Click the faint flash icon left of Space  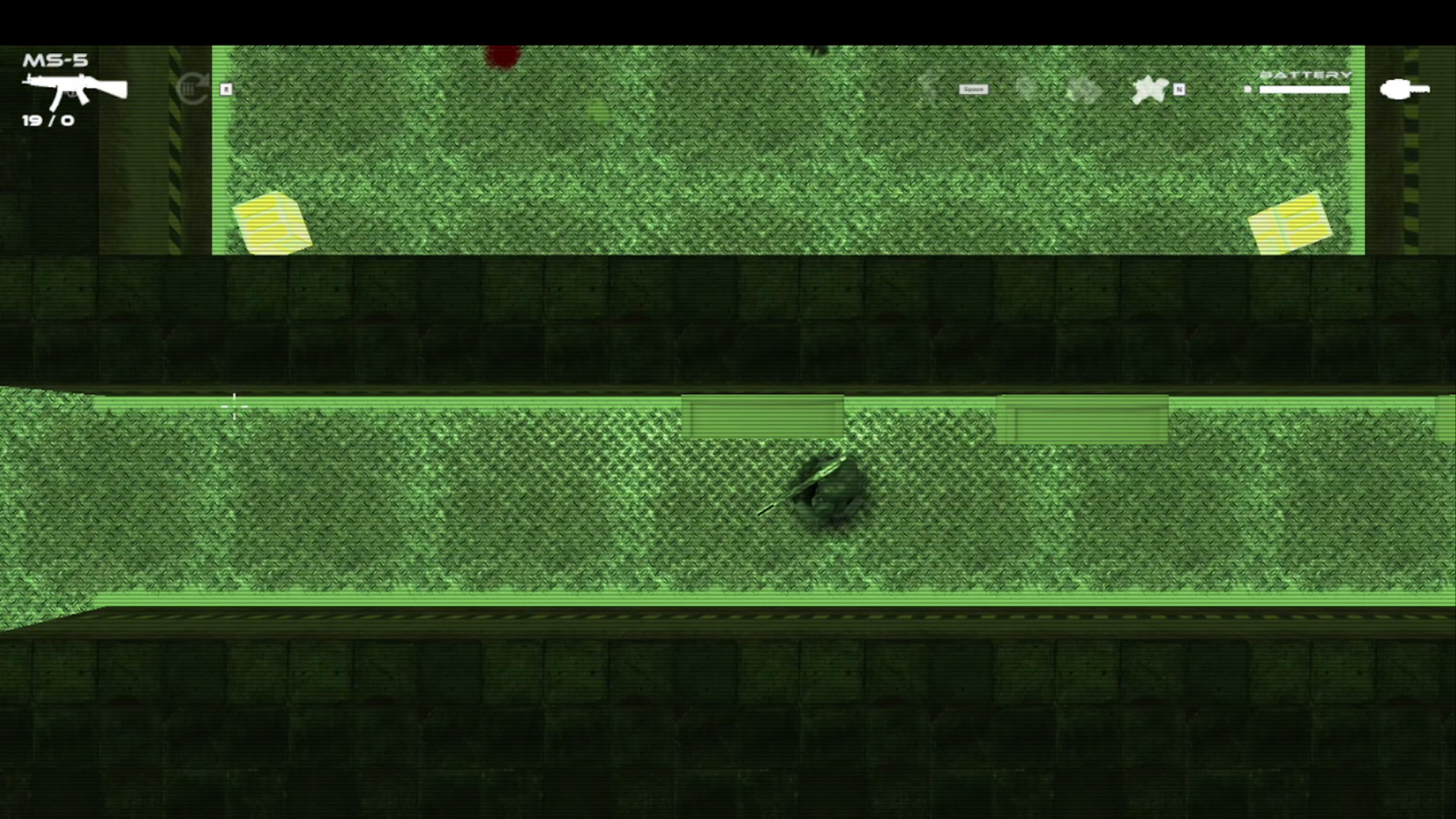pos(929,89)
